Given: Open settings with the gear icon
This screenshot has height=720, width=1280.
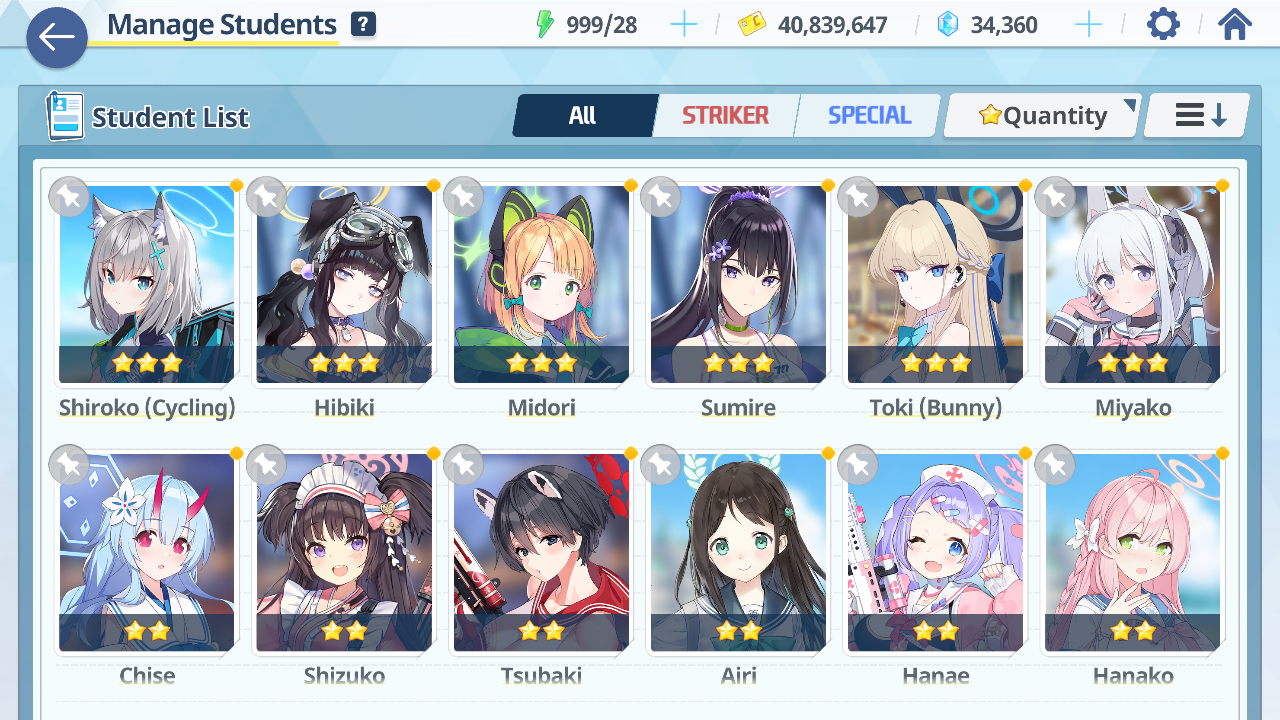Looking at the screenshot, I should point(1162,24).
